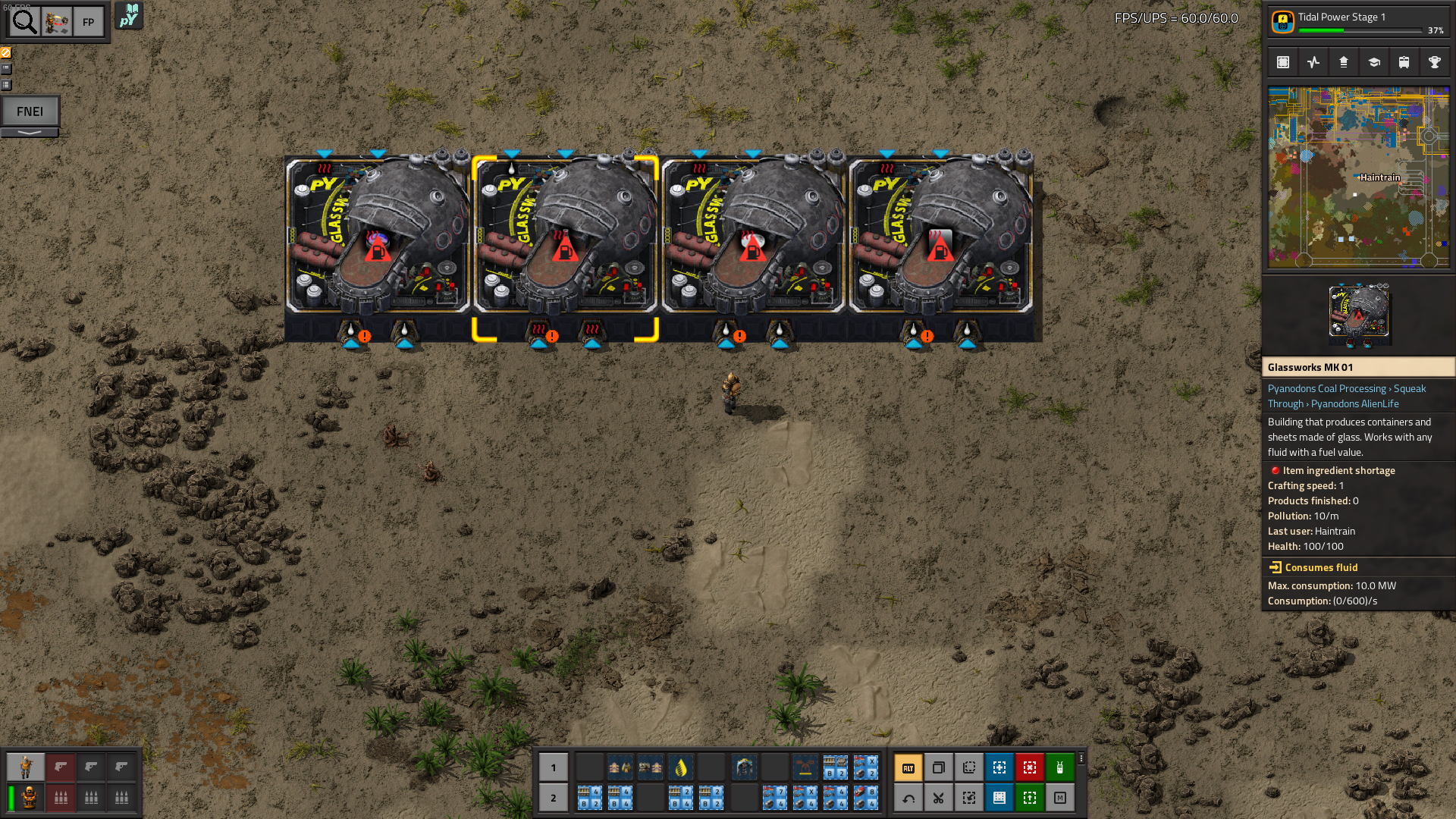Open the FP Factory Planner button
Viewport: 1456px width, 819px height.
[x=88, y=22]
